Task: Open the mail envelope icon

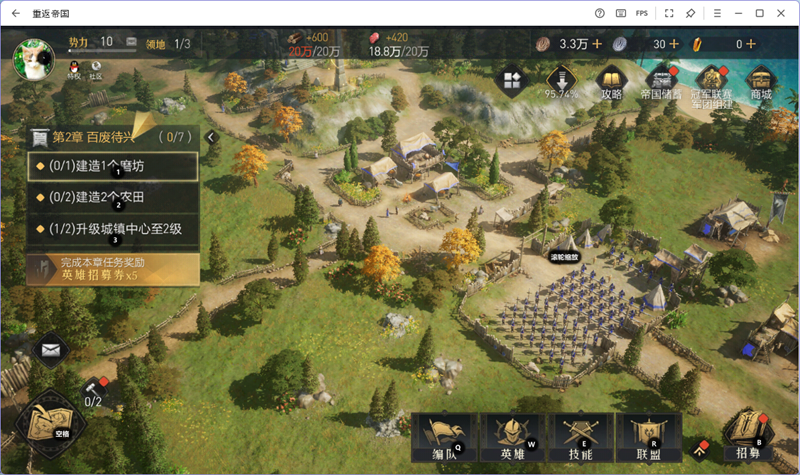Action: 50,350
